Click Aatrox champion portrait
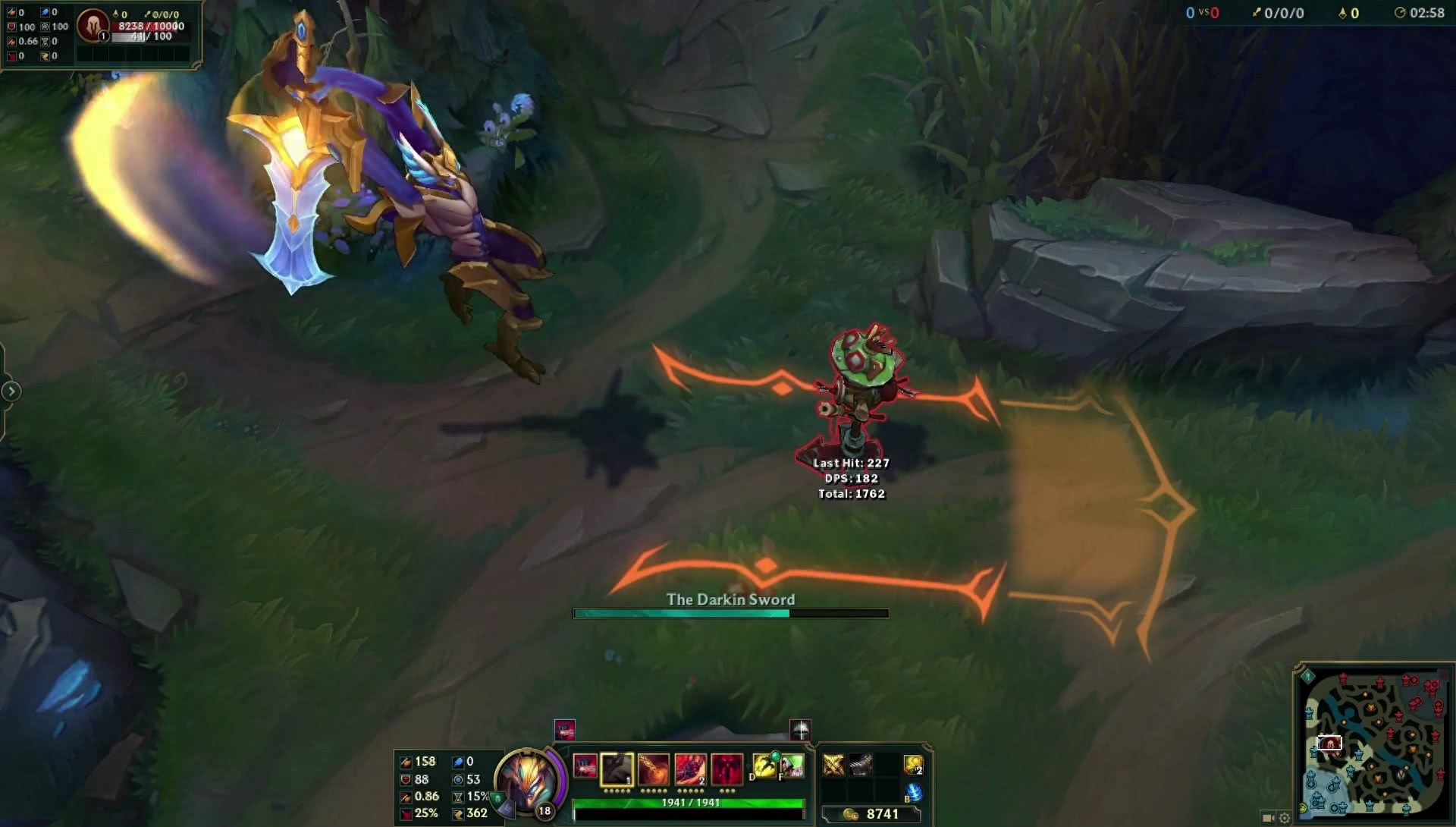 coord(528,780)
